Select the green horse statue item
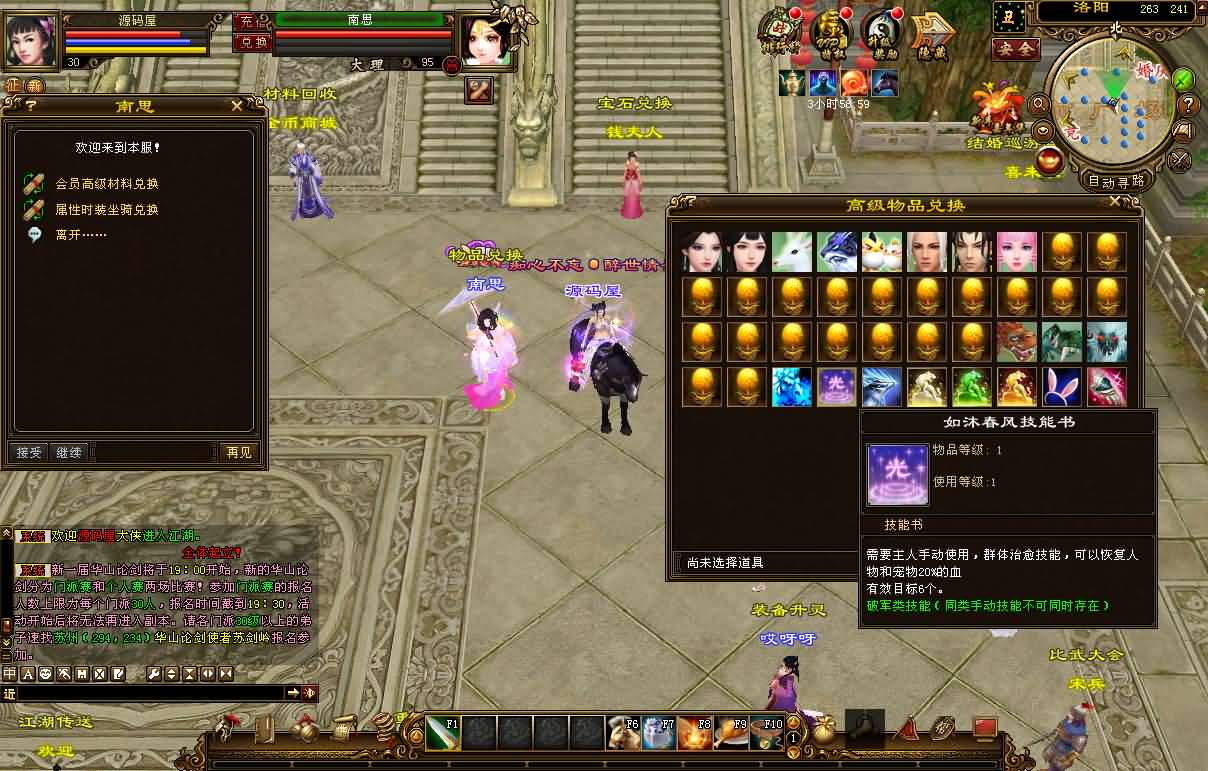The height and width of the screenshot is (771, 1208). point(971,387)
